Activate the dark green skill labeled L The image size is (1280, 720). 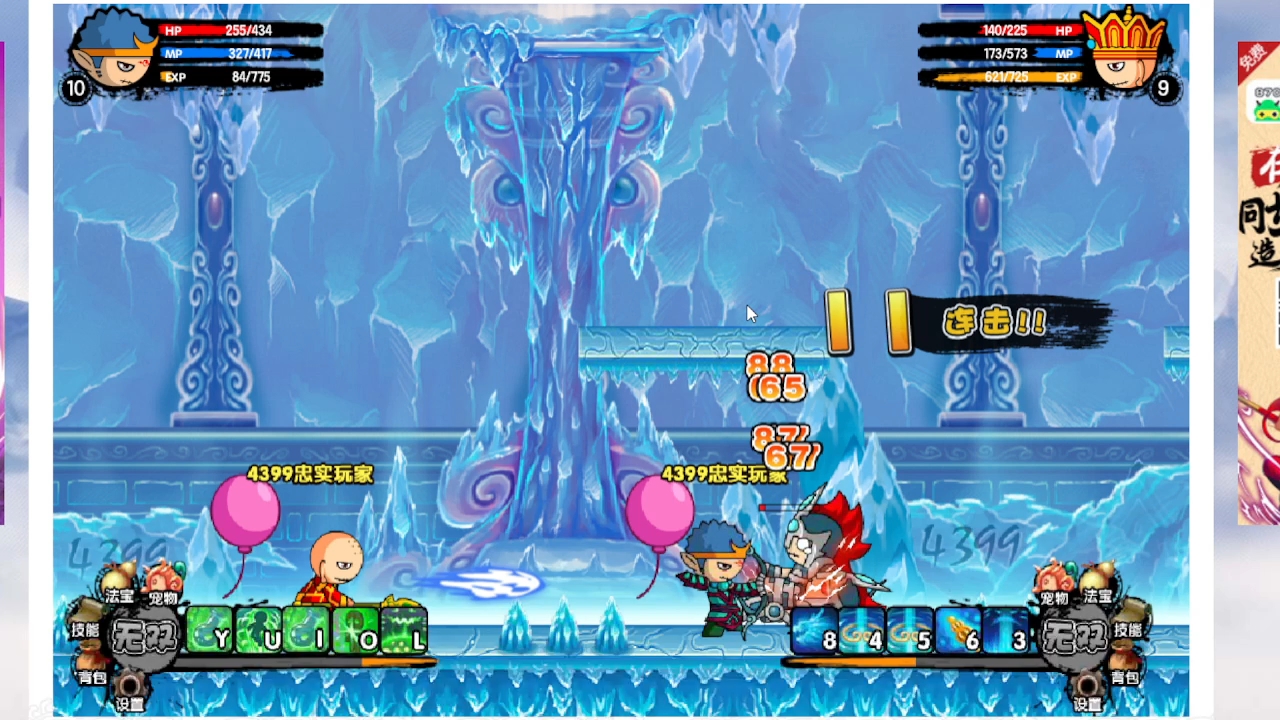coord(404,630)
